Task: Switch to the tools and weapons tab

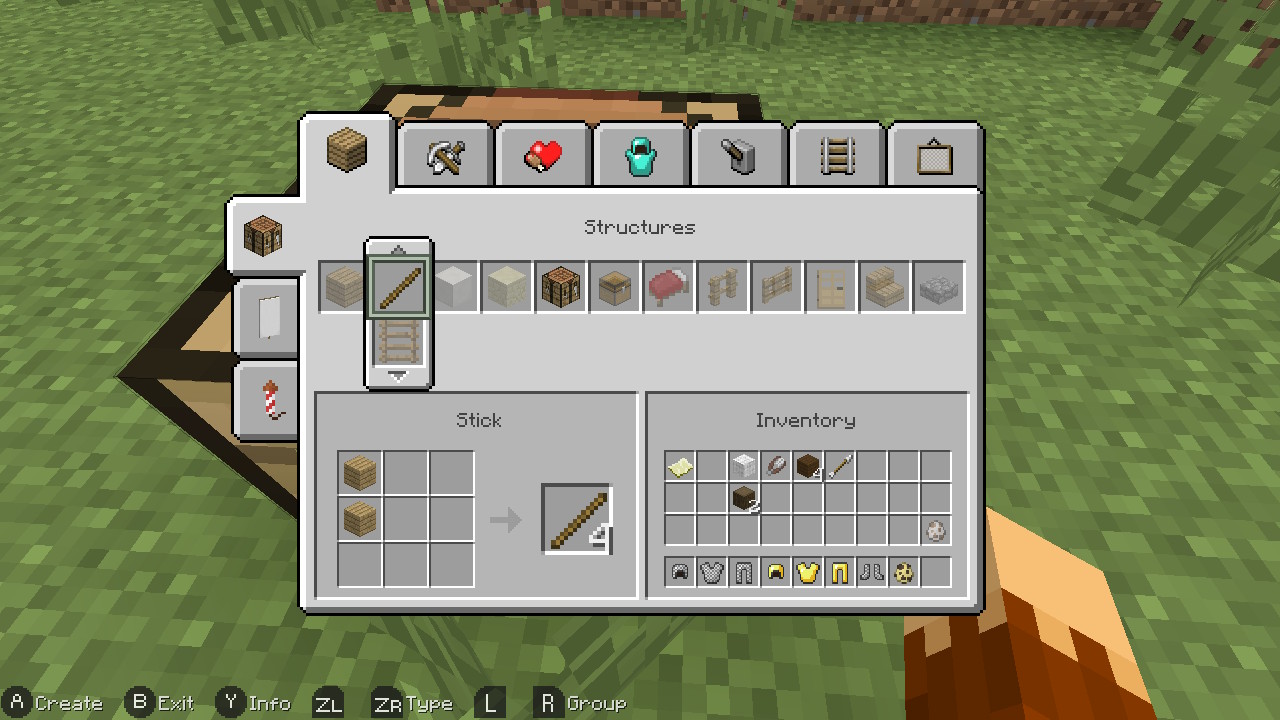Action: (445, 156)
